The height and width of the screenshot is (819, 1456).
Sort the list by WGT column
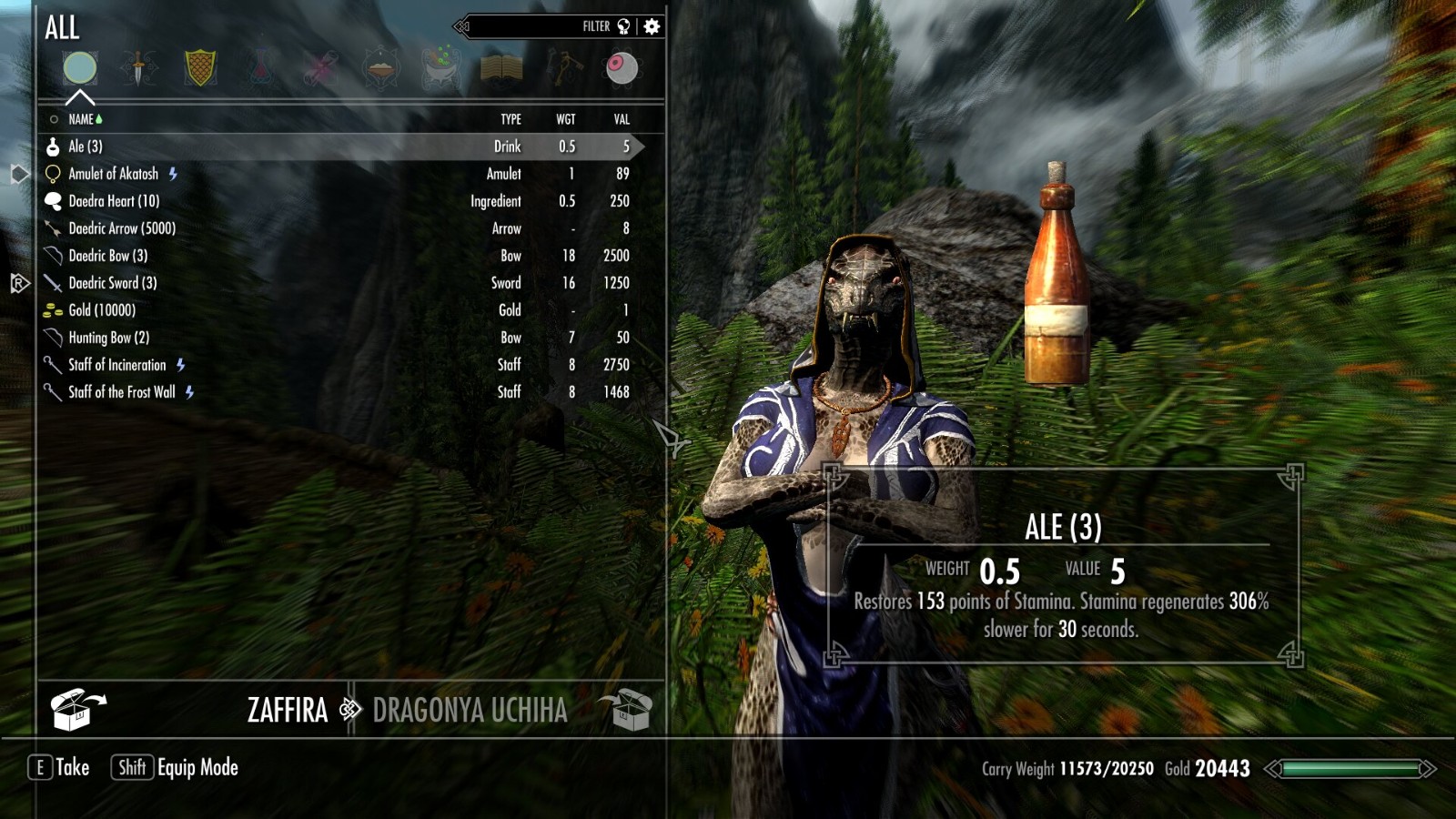[x=566, y=119]
